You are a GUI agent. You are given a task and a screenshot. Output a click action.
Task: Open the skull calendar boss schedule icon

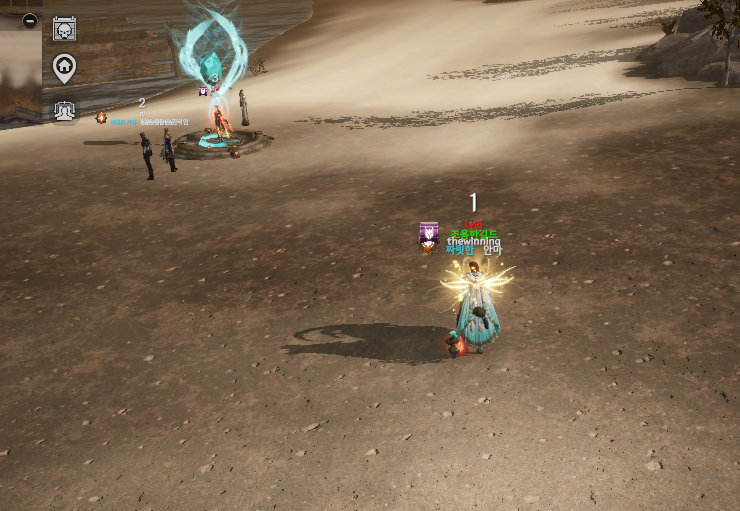tap(64, 28)
